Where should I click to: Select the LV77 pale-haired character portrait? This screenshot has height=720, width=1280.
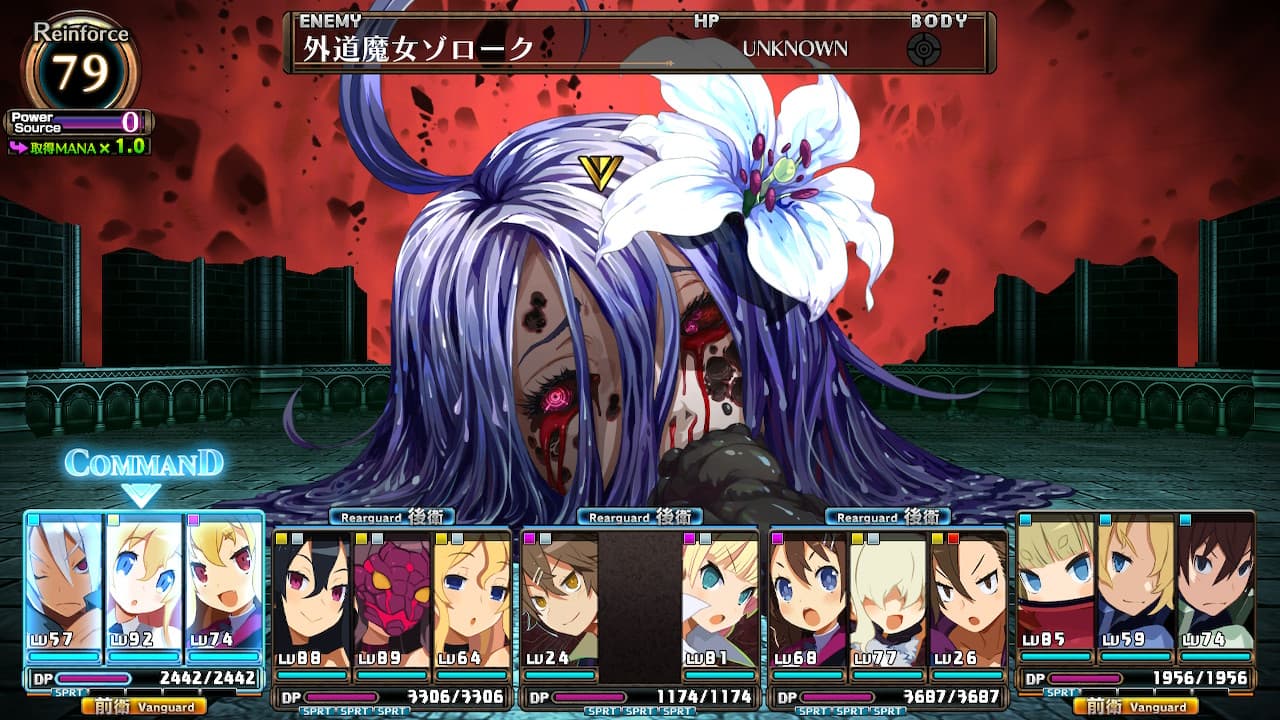[888, 597]
